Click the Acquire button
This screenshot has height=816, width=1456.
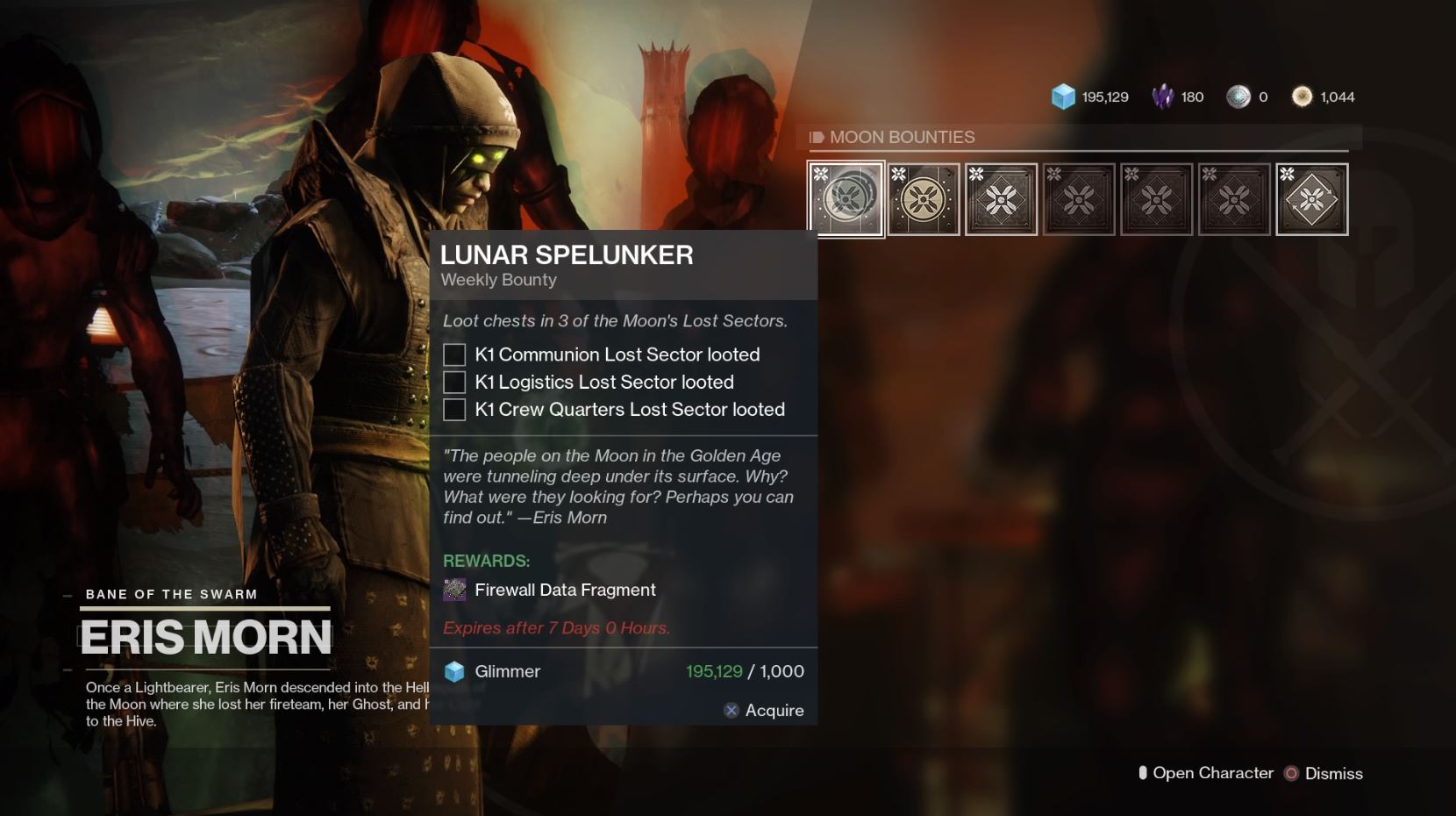click(765, 710)
